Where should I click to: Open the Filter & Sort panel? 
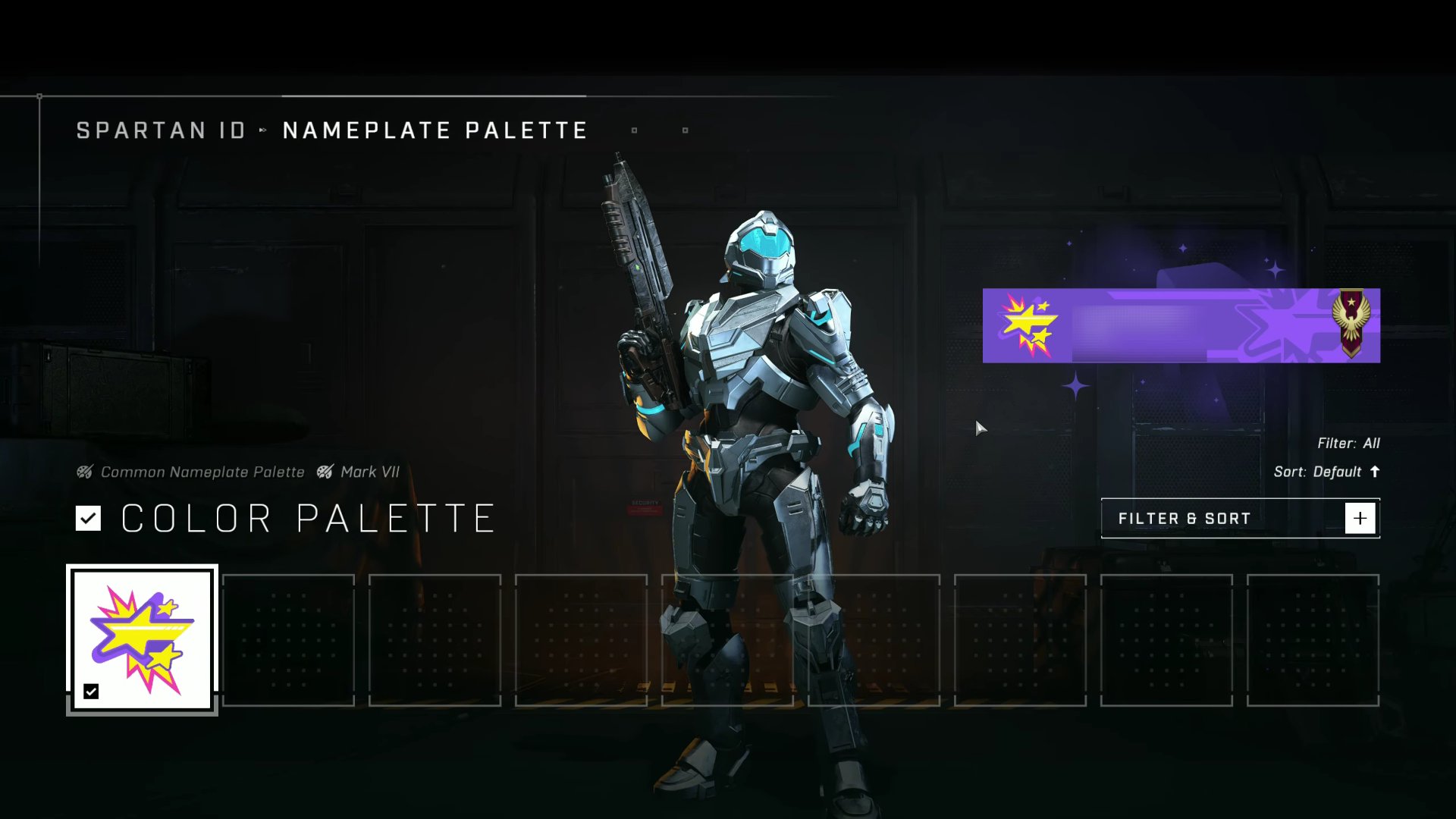tap(1240, 519)
